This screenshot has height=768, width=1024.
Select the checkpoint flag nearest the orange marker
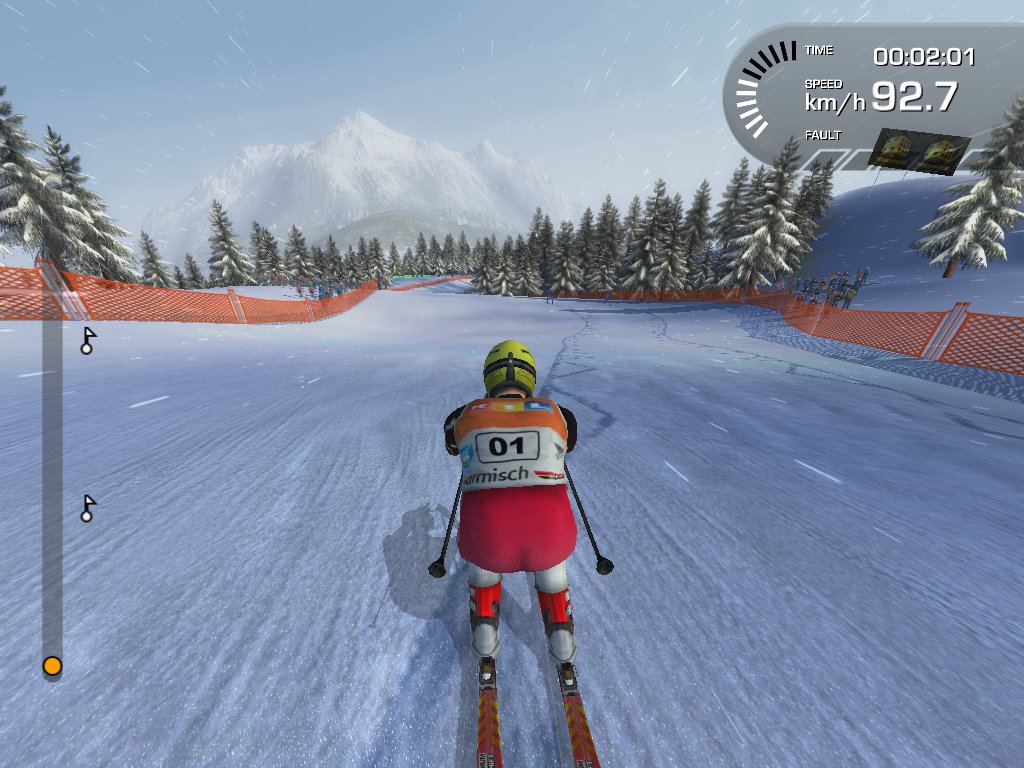(88, 509)
